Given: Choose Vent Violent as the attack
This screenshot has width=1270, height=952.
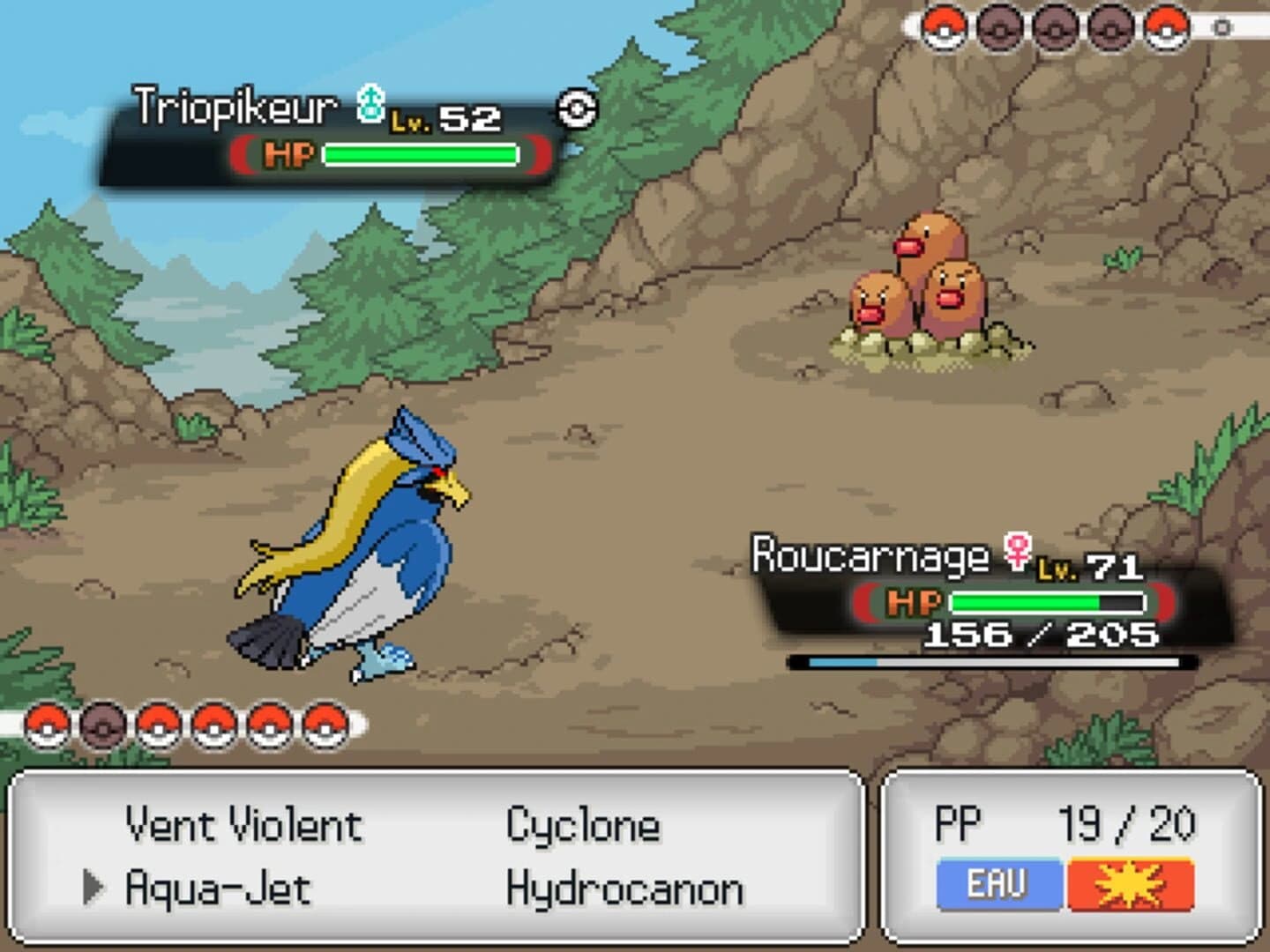Looking at the screenshot, I should tap(243, 825).
